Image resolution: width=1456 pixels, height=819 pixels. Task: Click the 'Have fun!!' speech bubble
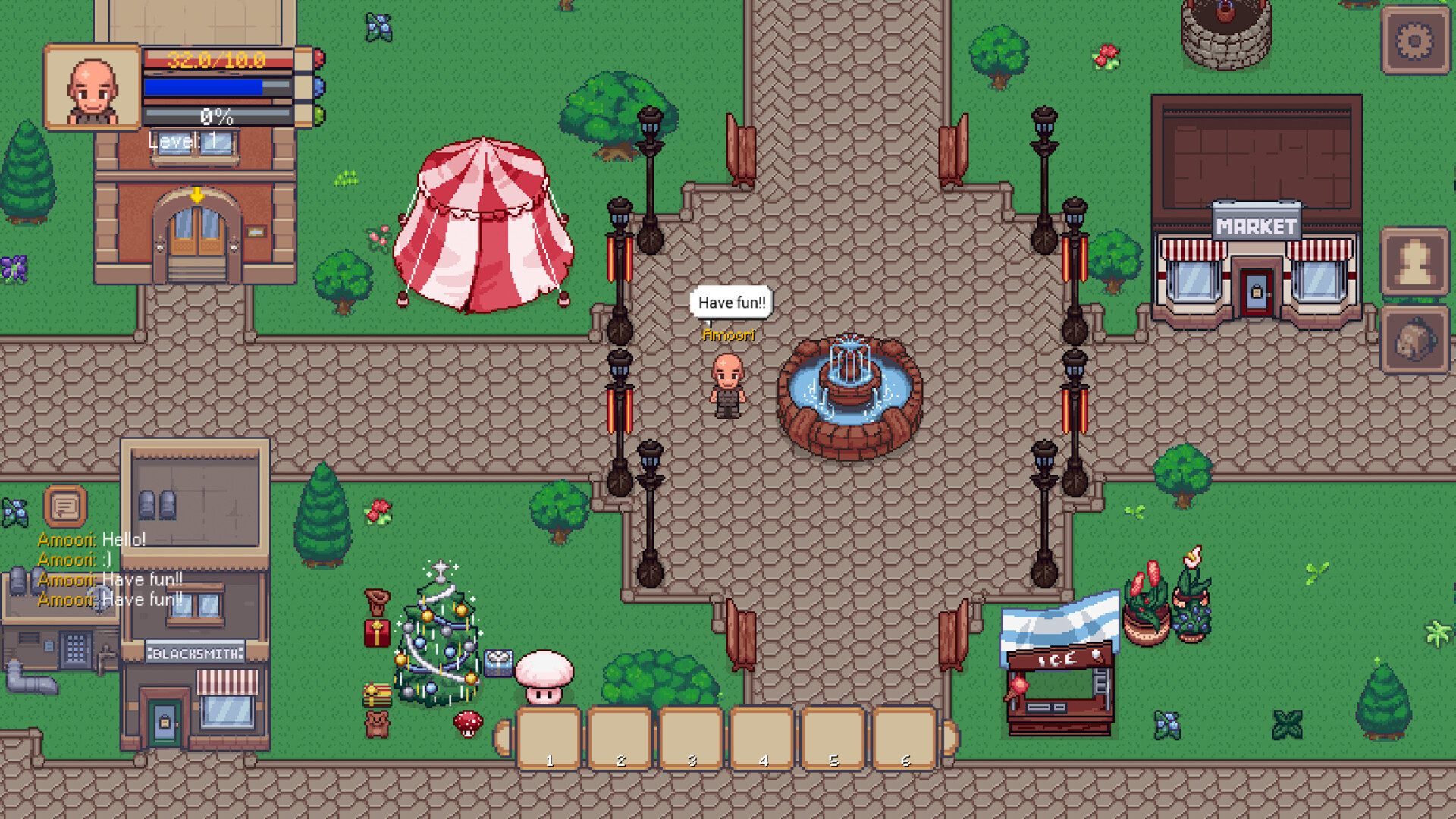731,302
